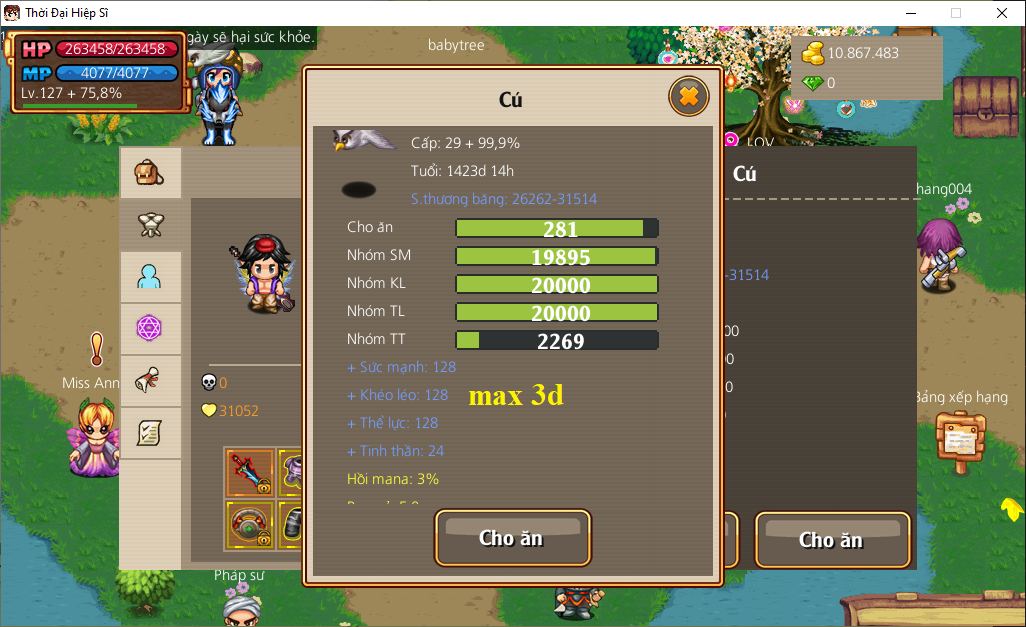Close the game window

1001,13
